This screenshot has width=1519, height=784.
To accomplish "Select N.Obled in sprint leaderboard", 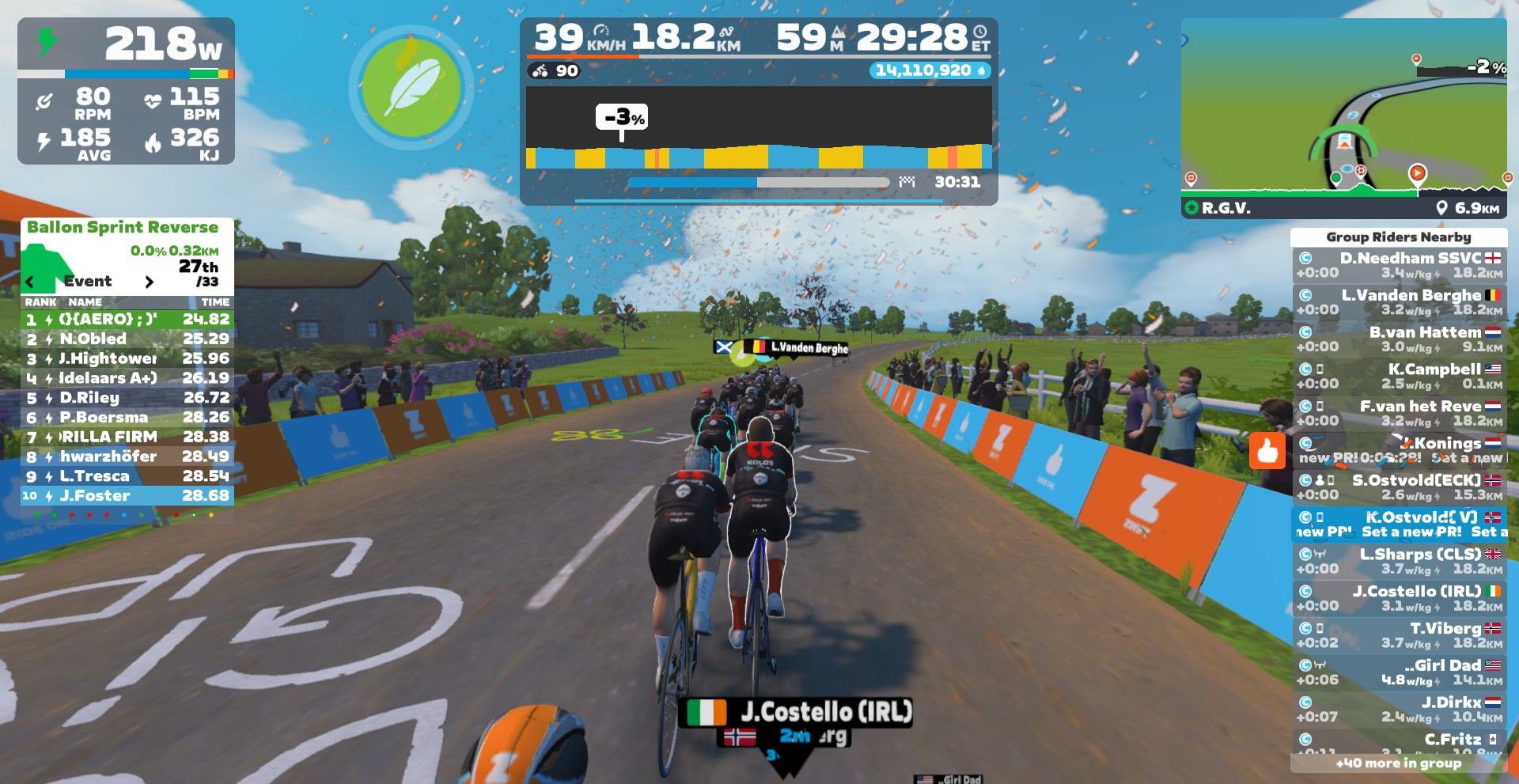I will tap(127, 339).
